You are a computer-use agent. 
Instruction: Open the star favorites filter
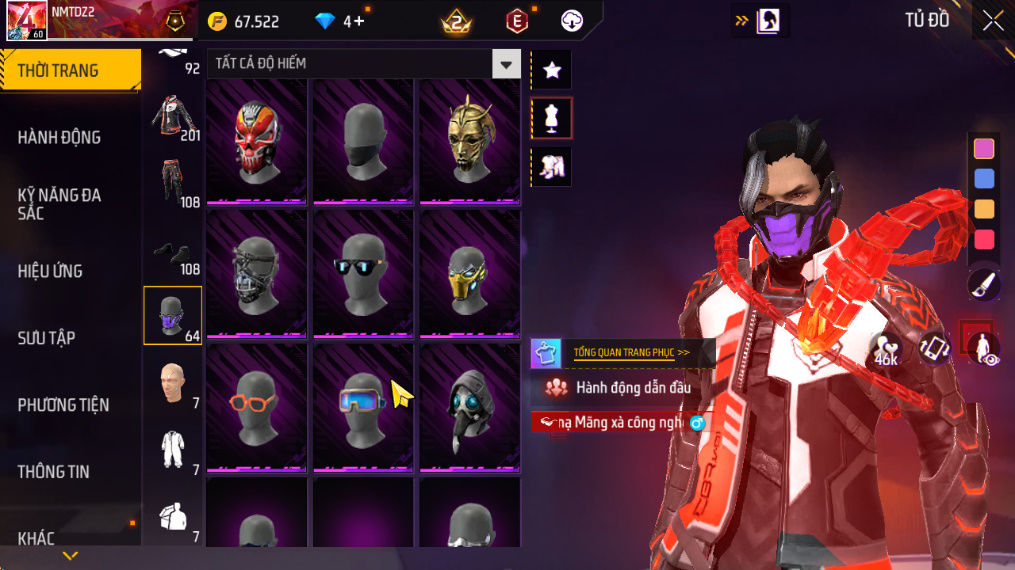point(551,70)
